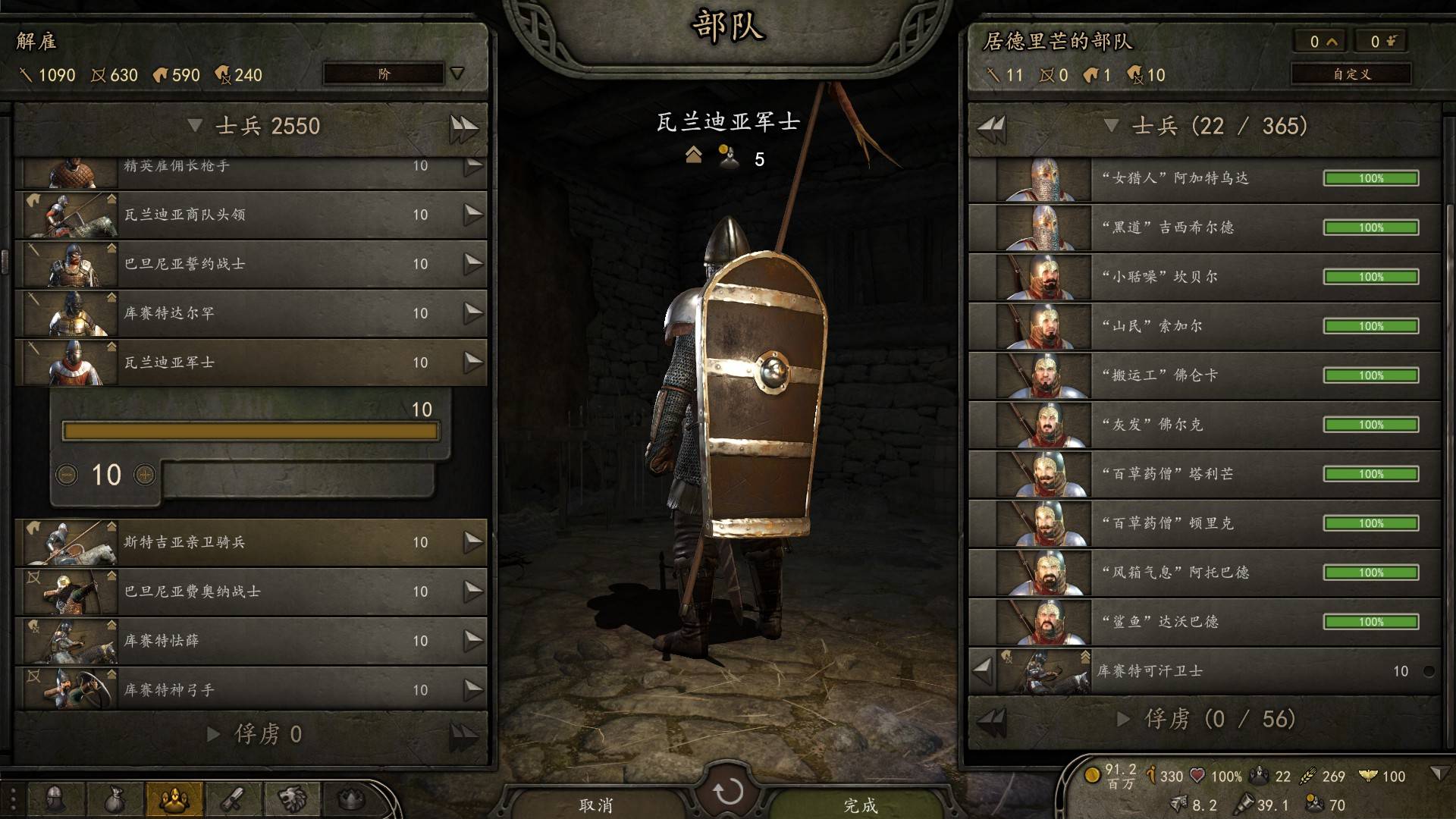Expand the left 俘虏 prisoners section
The image size is (1456, 819).
click(214, 734)
